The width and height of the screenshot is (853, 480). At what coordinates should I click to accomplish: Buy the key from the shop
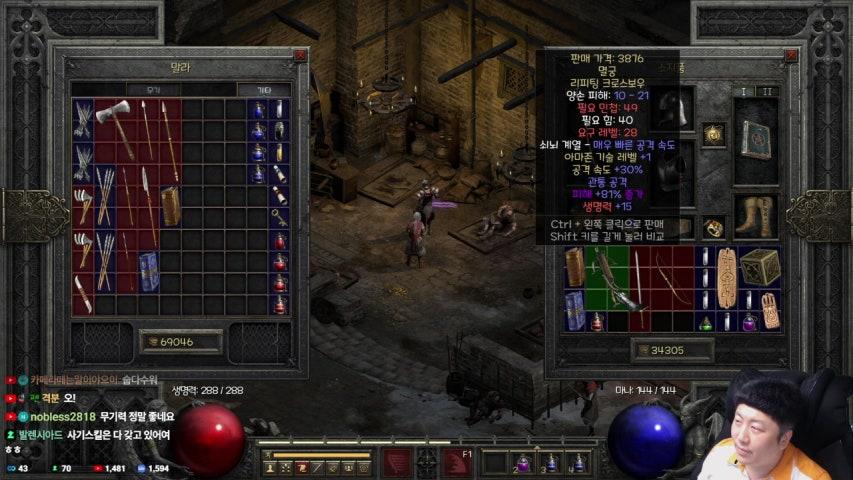pos(280,216)
